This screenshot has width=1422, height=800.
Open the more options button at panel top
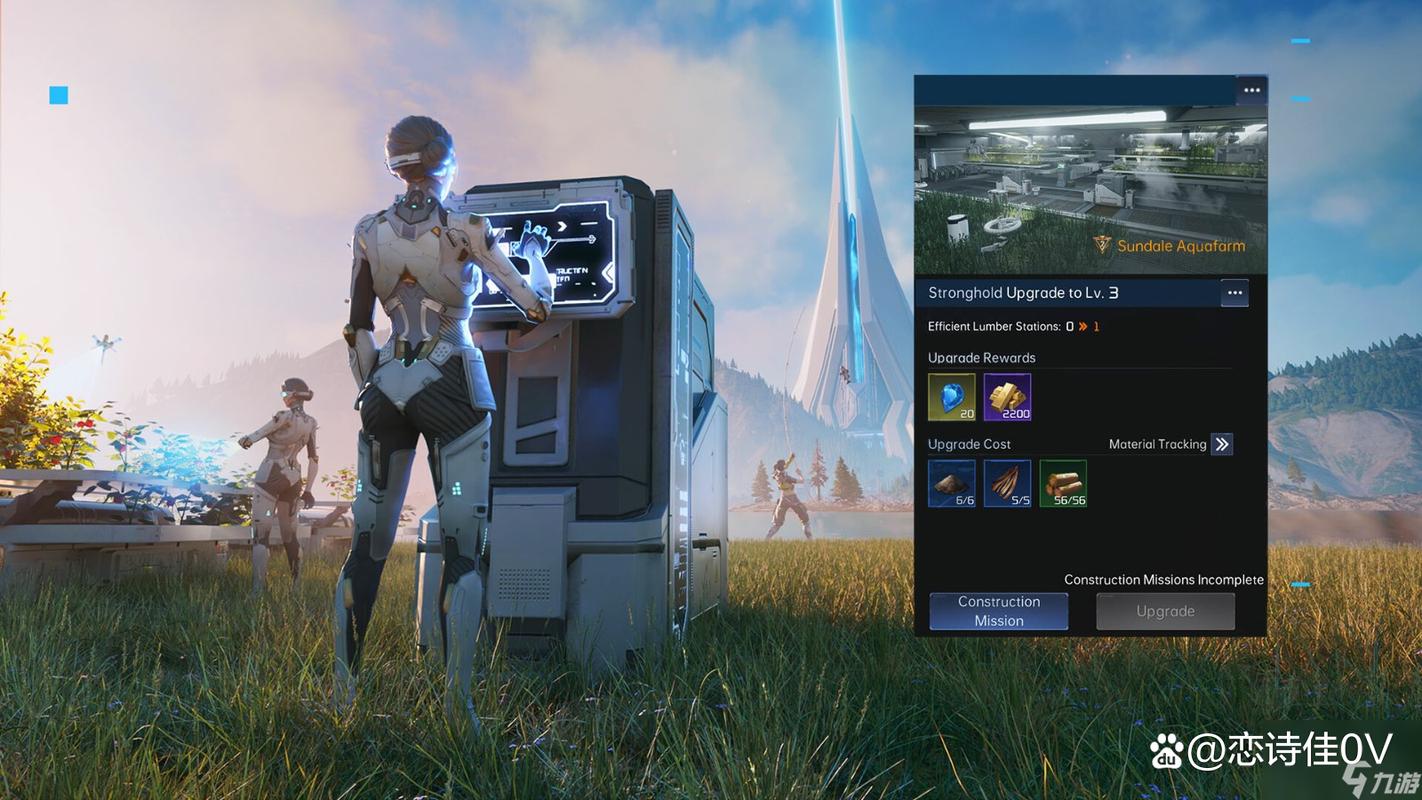(x=1251, y=91)
